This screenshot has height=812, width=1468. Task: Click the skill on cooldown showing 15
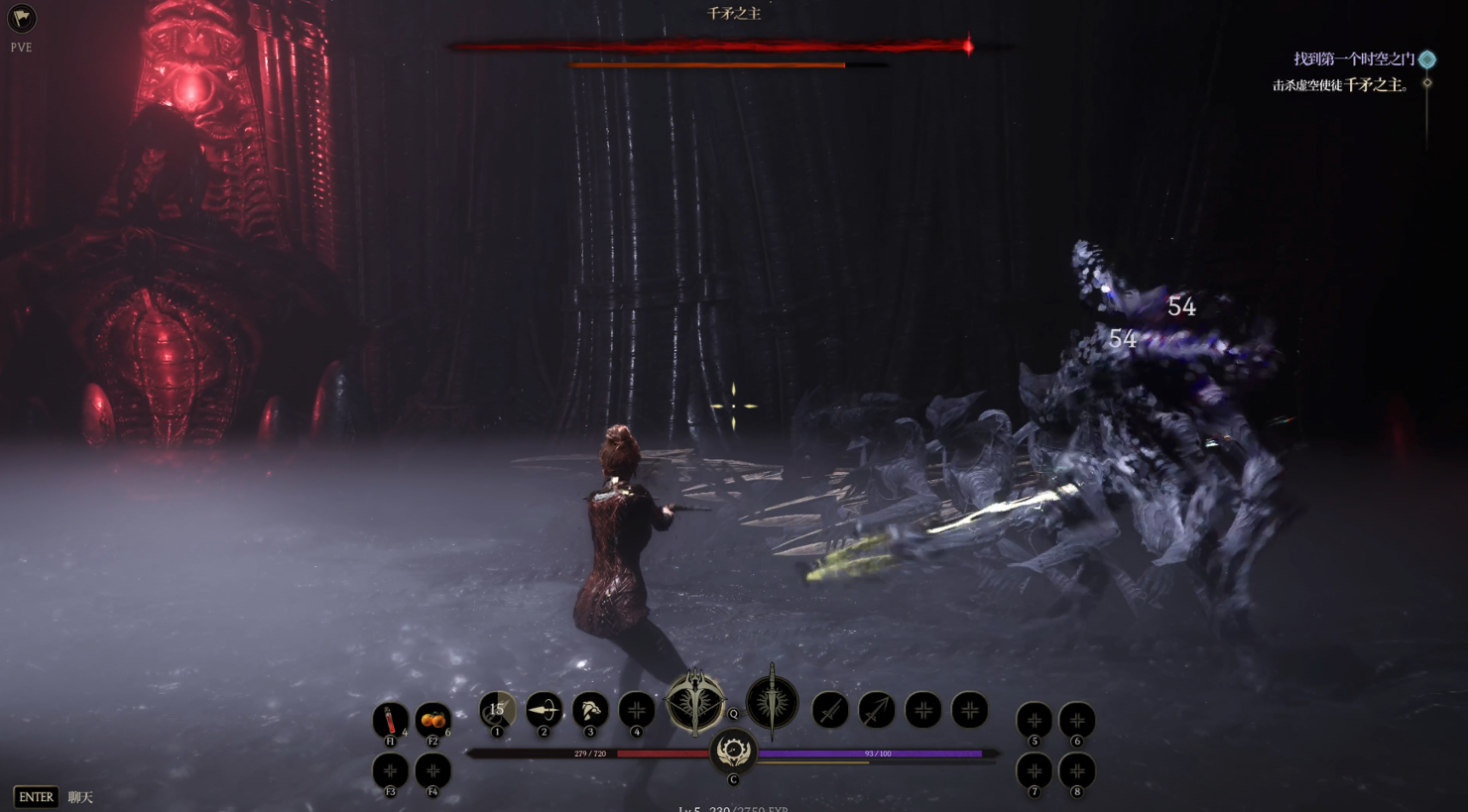pos(497,710)
